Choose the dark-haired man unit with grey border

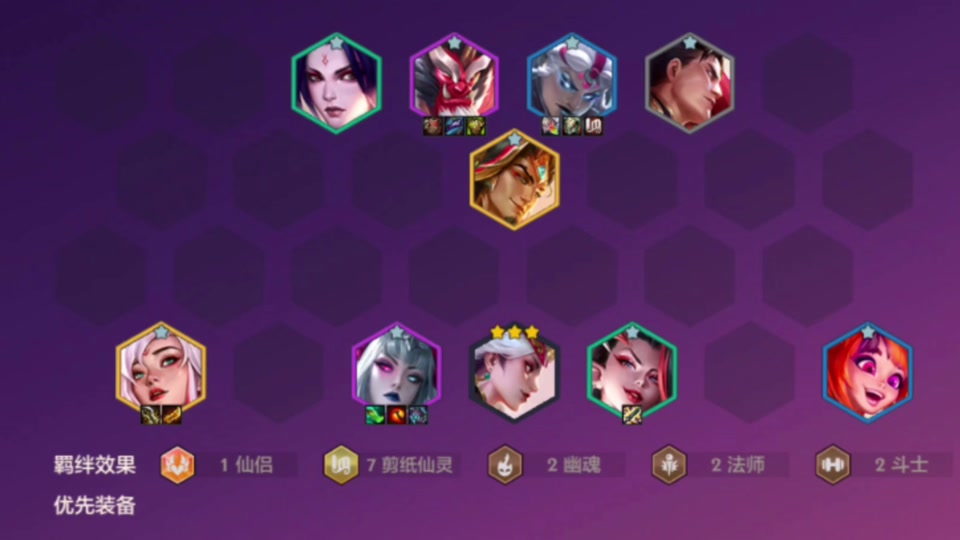[x=690, y=83]
